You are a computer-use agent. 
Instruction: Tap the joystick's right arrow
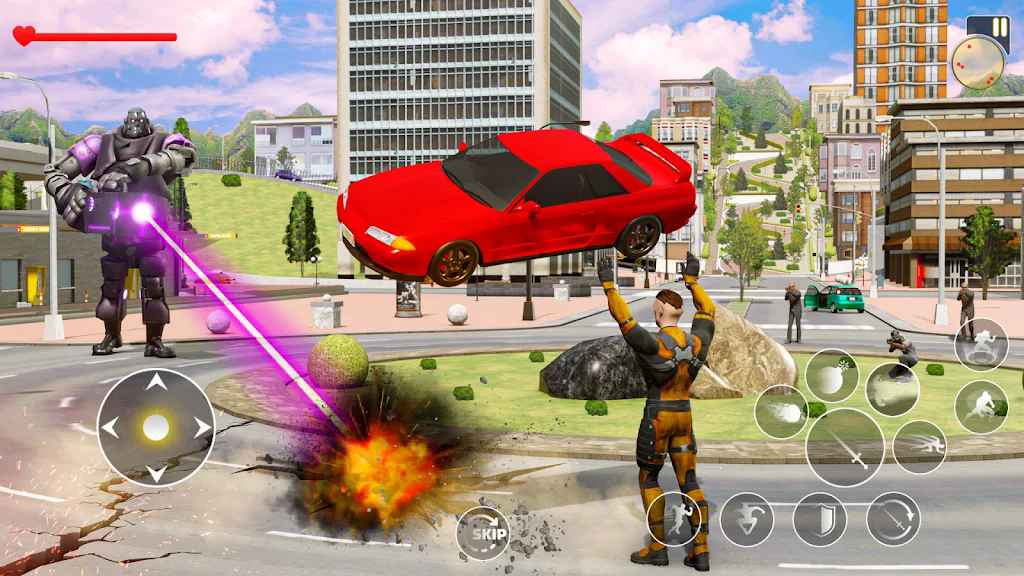tap(202, 428)
